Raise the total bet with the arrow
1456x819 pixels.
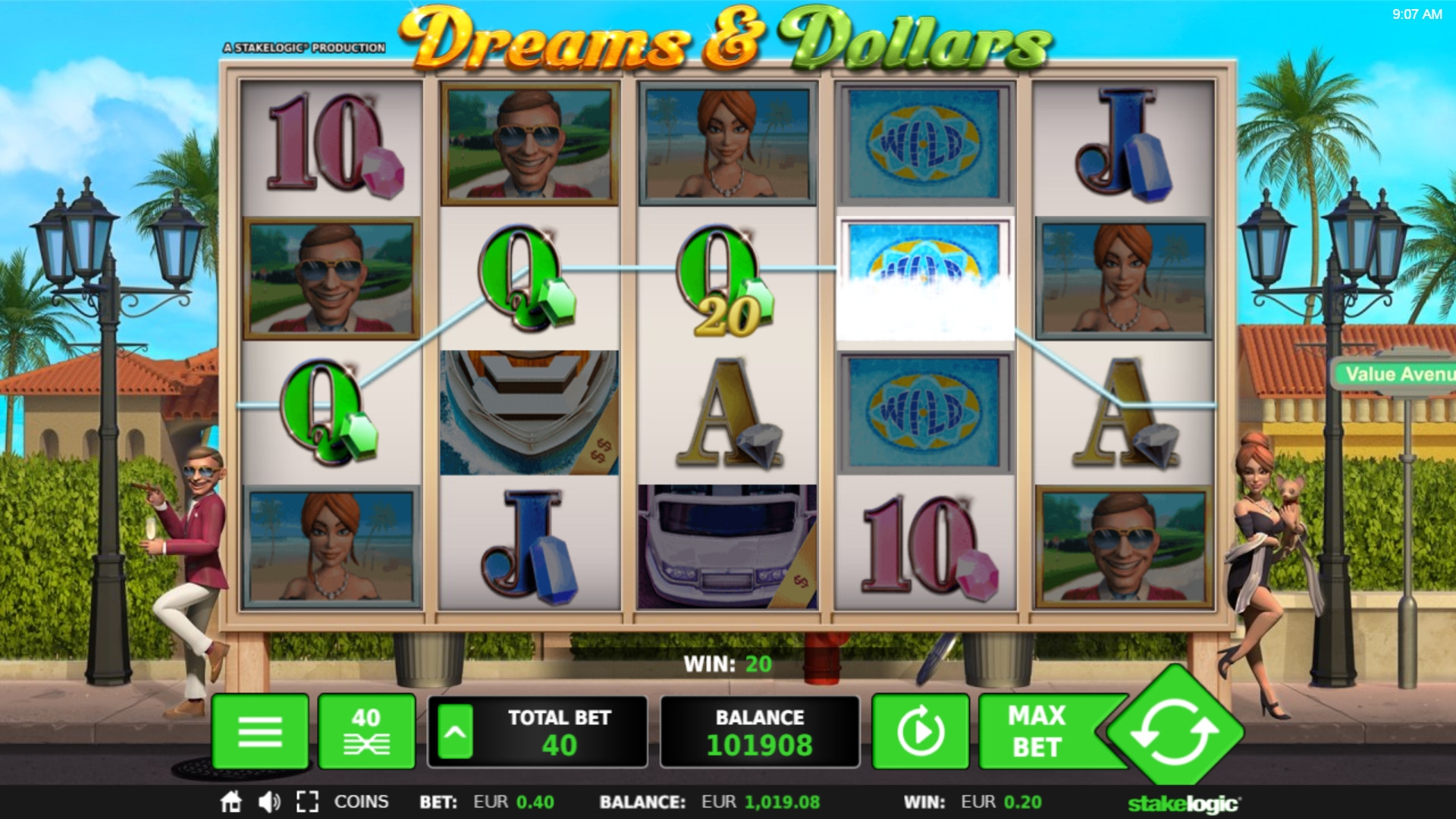[x=455, y=732]
